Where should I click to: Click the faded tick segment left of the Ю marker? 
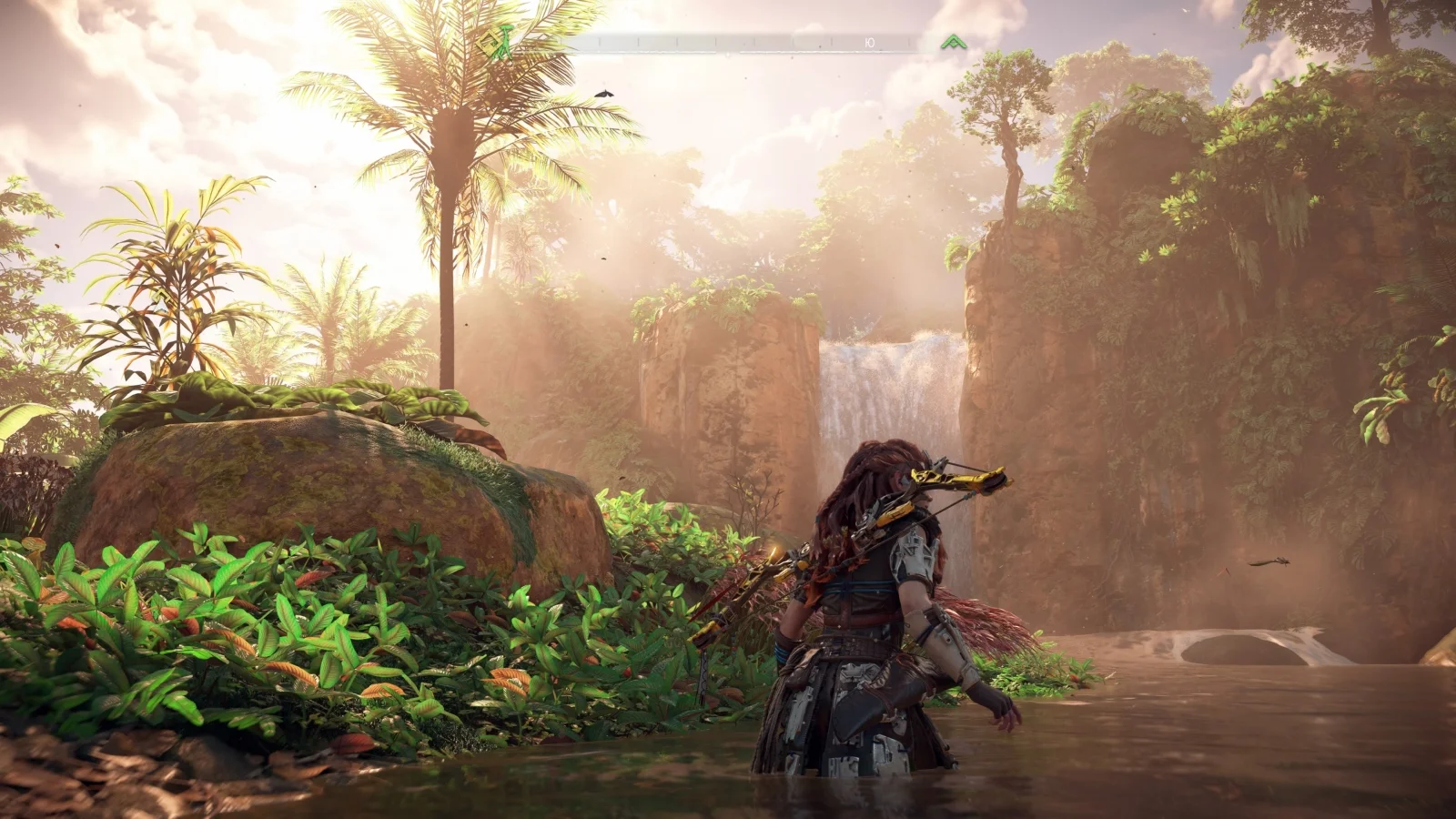(x=830, y=42)
